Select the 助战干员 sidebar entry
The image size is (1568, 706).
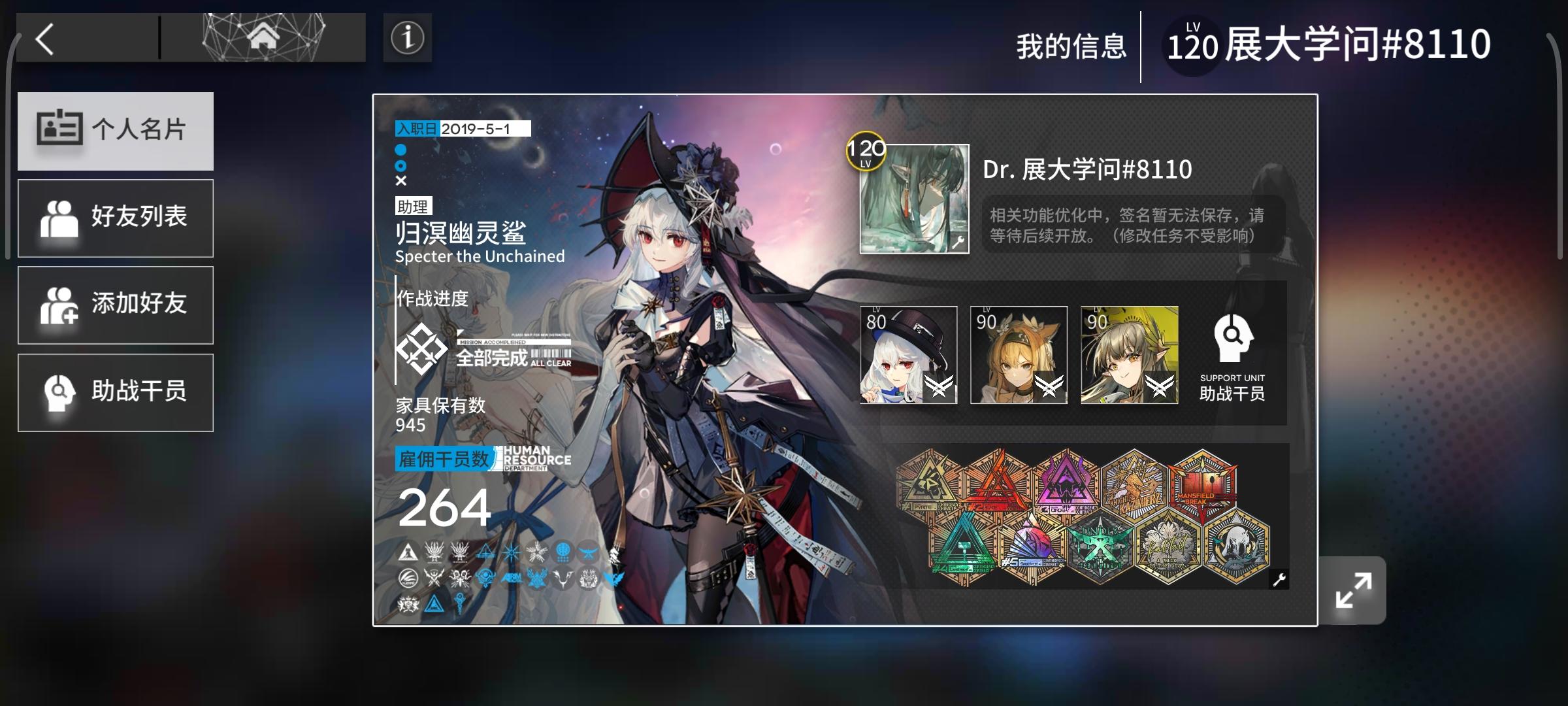coord(116,392)
